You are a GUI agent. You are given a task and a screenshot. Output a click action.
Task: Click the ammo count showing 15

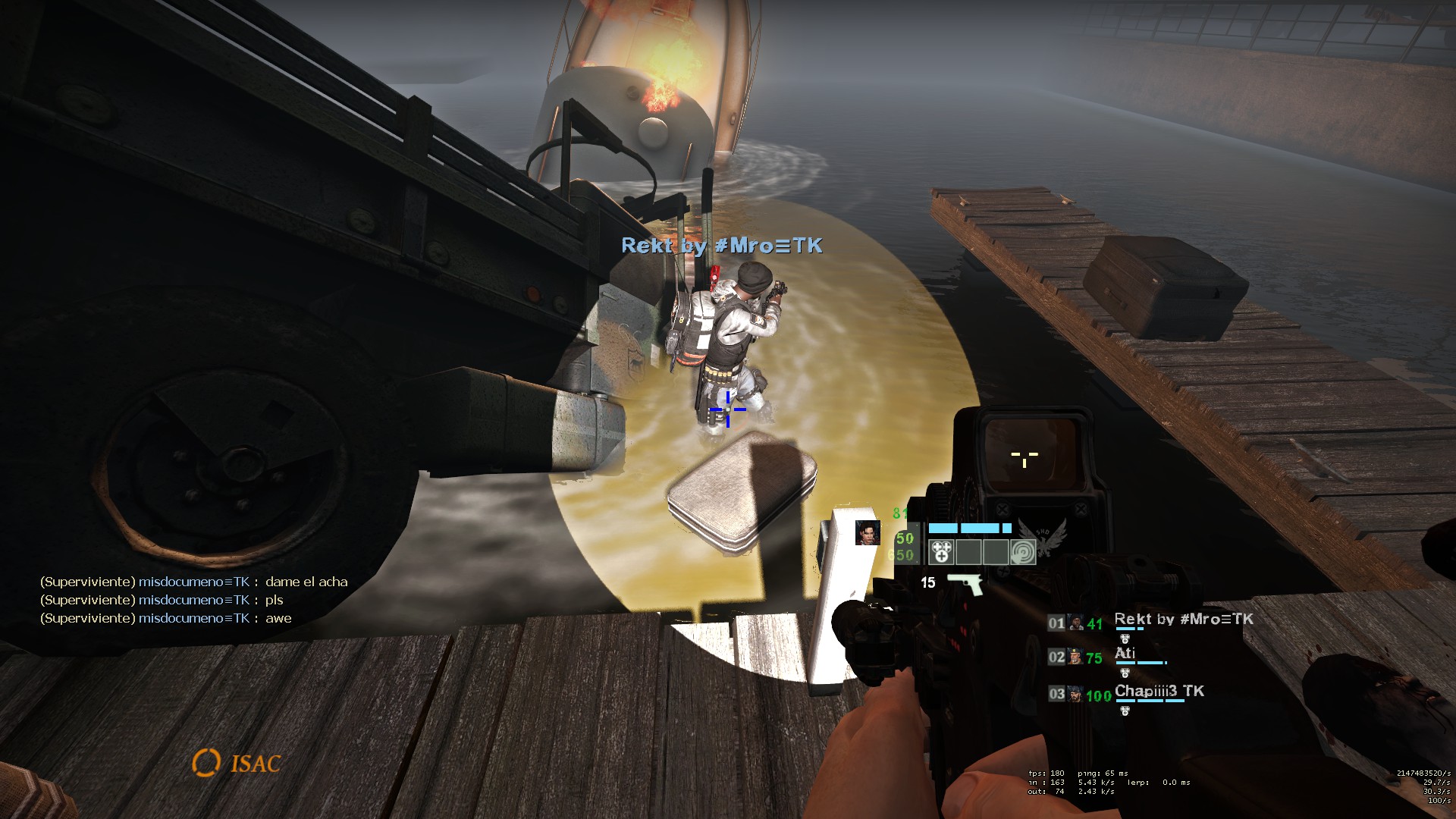coord(928,584)
